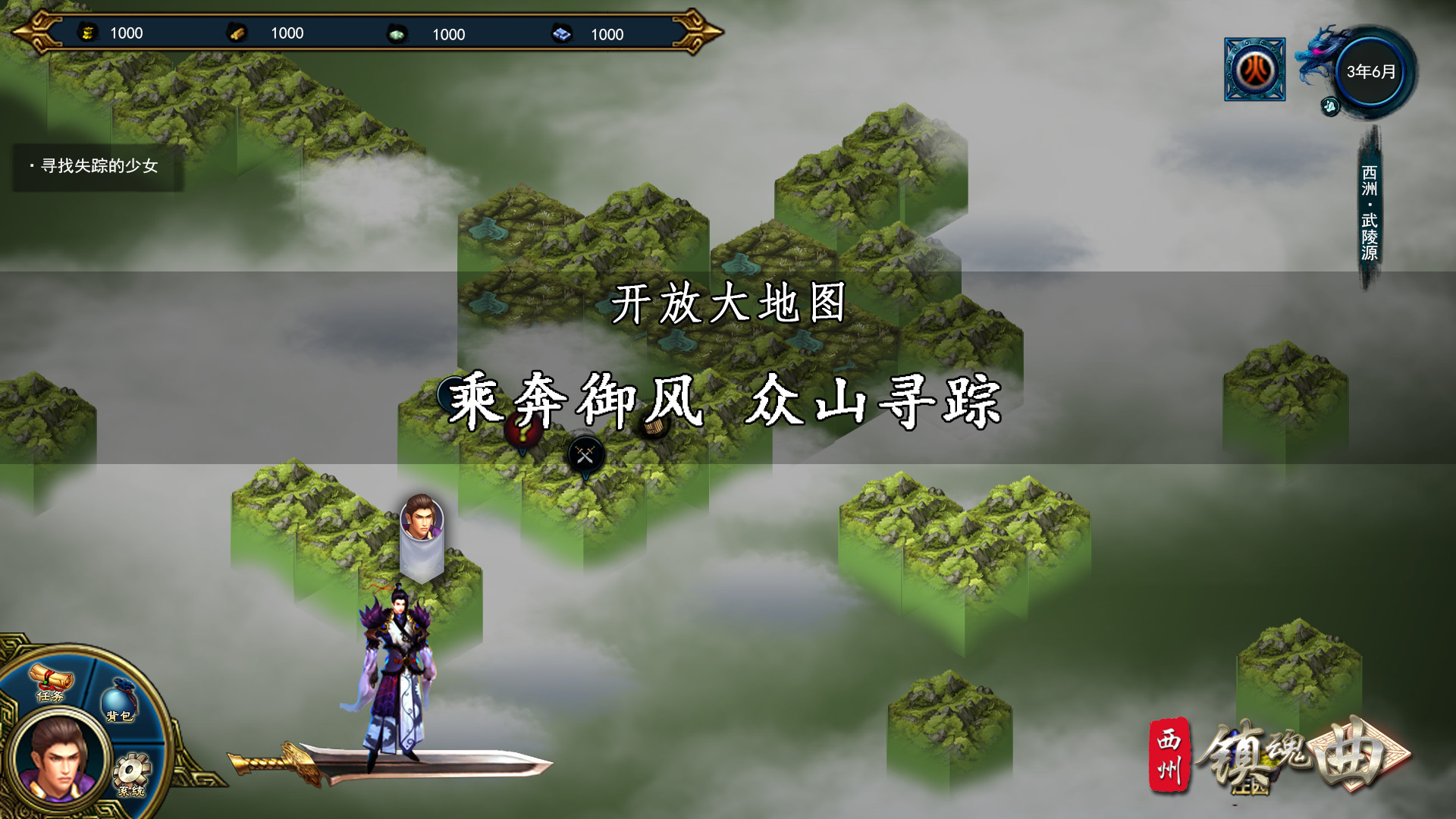Click the gold coin icon in the resource bar
Image resolution: width=1456 pixels, height=819 pixels.
click(89, 33)
